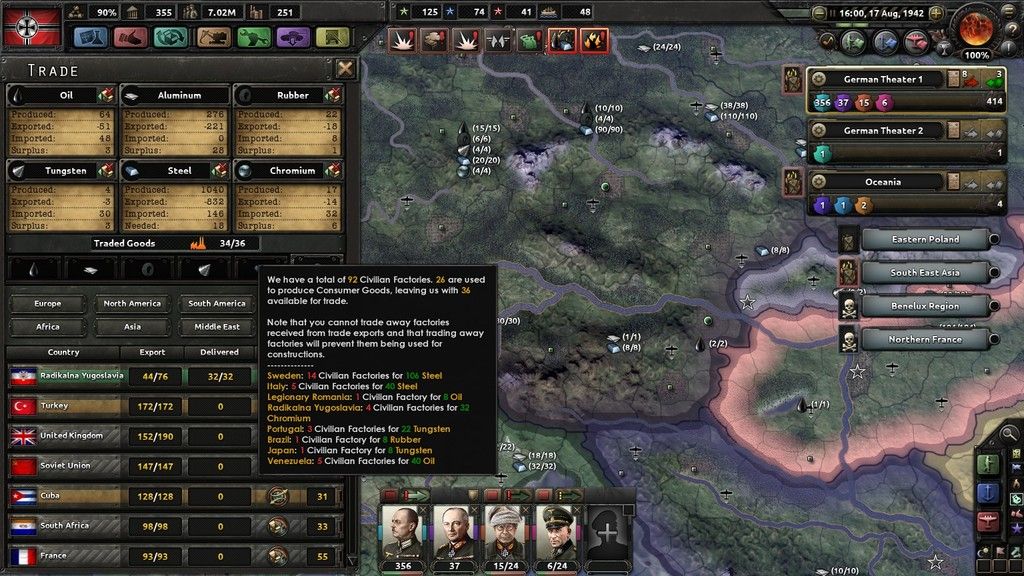This screenshot has width=1024, height=576.
Task: Close the Trade window
Action: coord(345,69)
